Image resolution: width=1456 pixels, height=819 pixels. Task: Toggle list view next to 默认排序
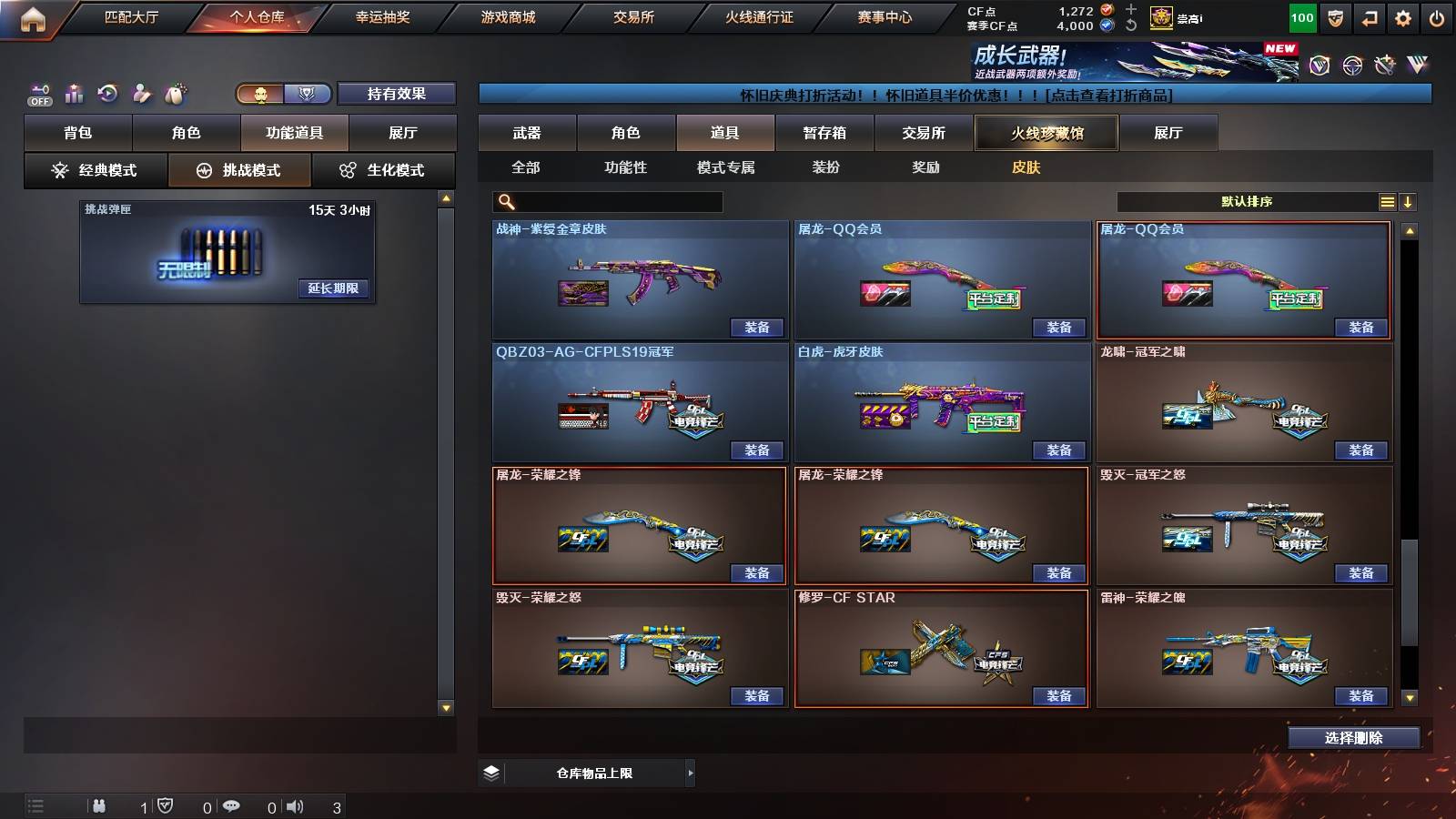click(1387, 201)
